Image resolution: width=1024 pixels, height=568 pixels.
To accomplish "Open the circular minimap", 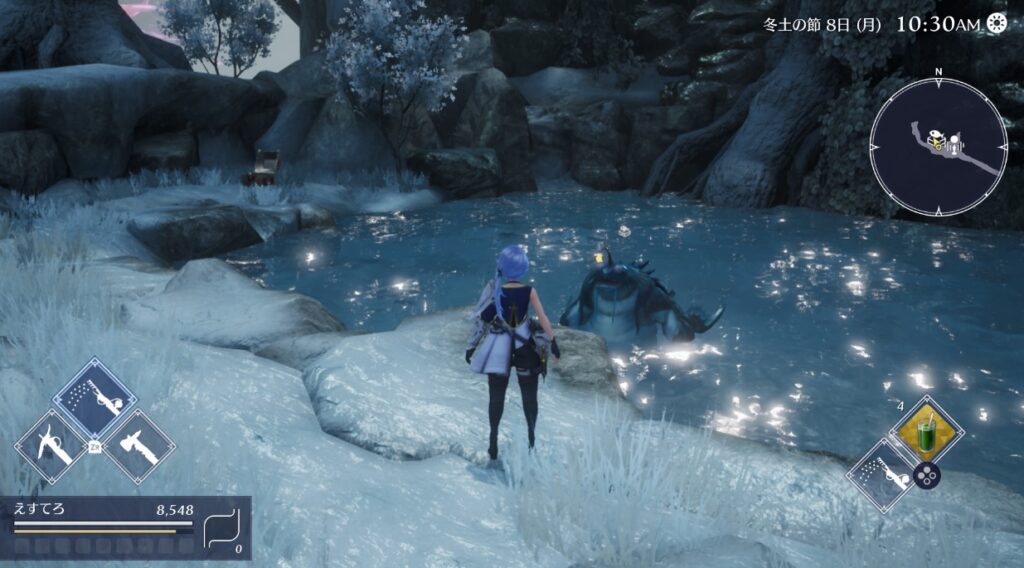I will point(938,149).
